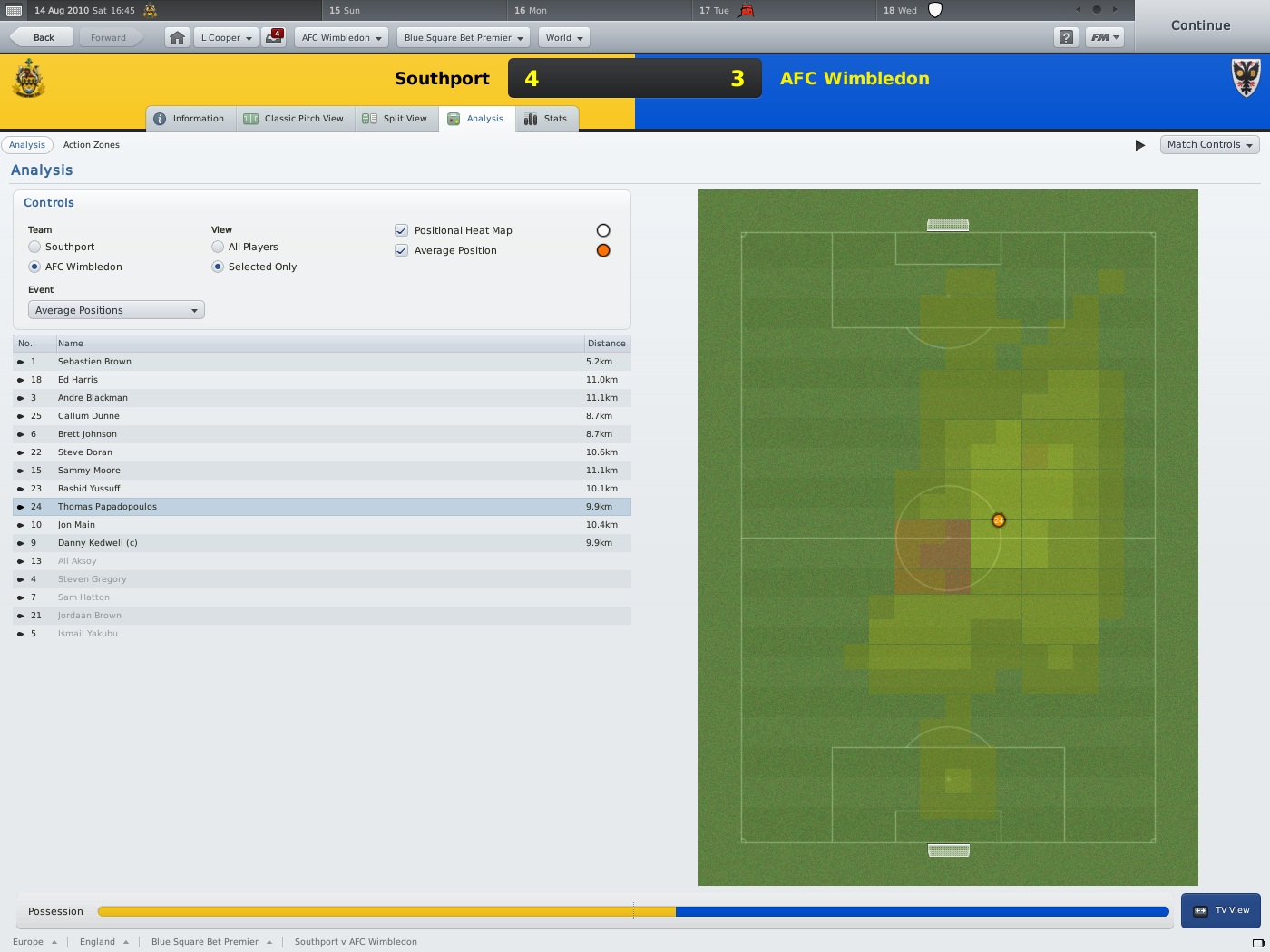Click the AFC Wimbledon club crest
The width and height of the screenshot is (1270, 952).
[1245, 79]
